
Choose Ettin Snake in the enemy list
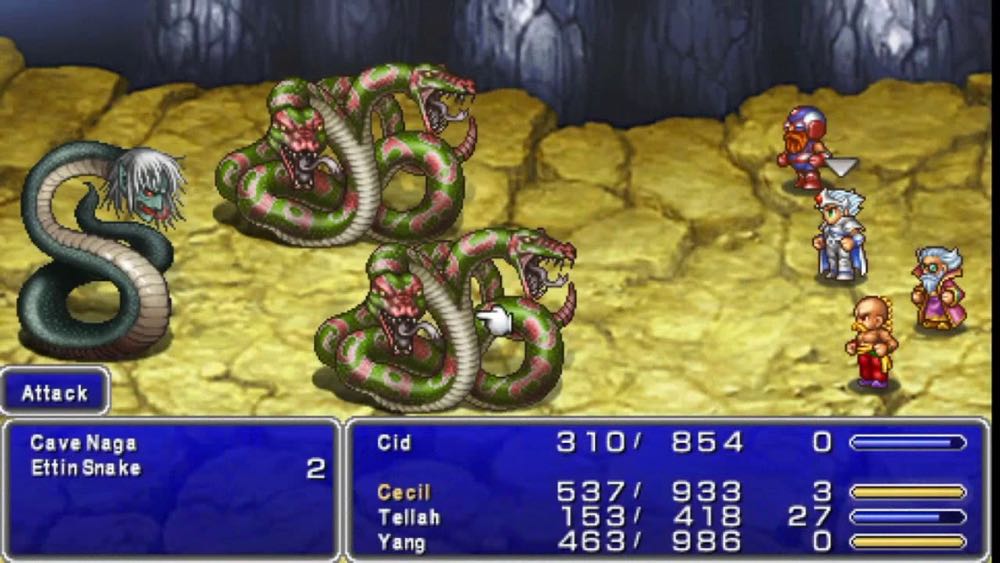pos(85,468)
